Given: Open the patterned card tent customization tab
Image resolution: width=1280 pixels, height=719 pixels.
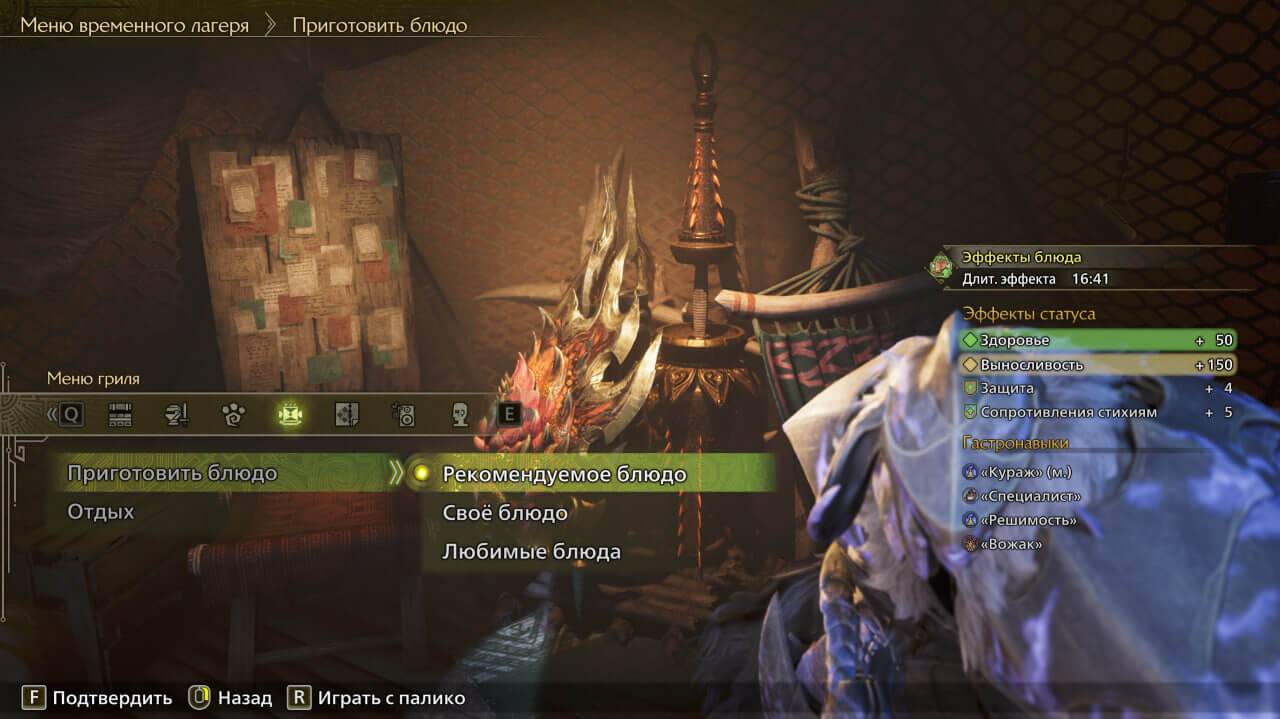Looking at the screenshot, I should pos(346,415).
